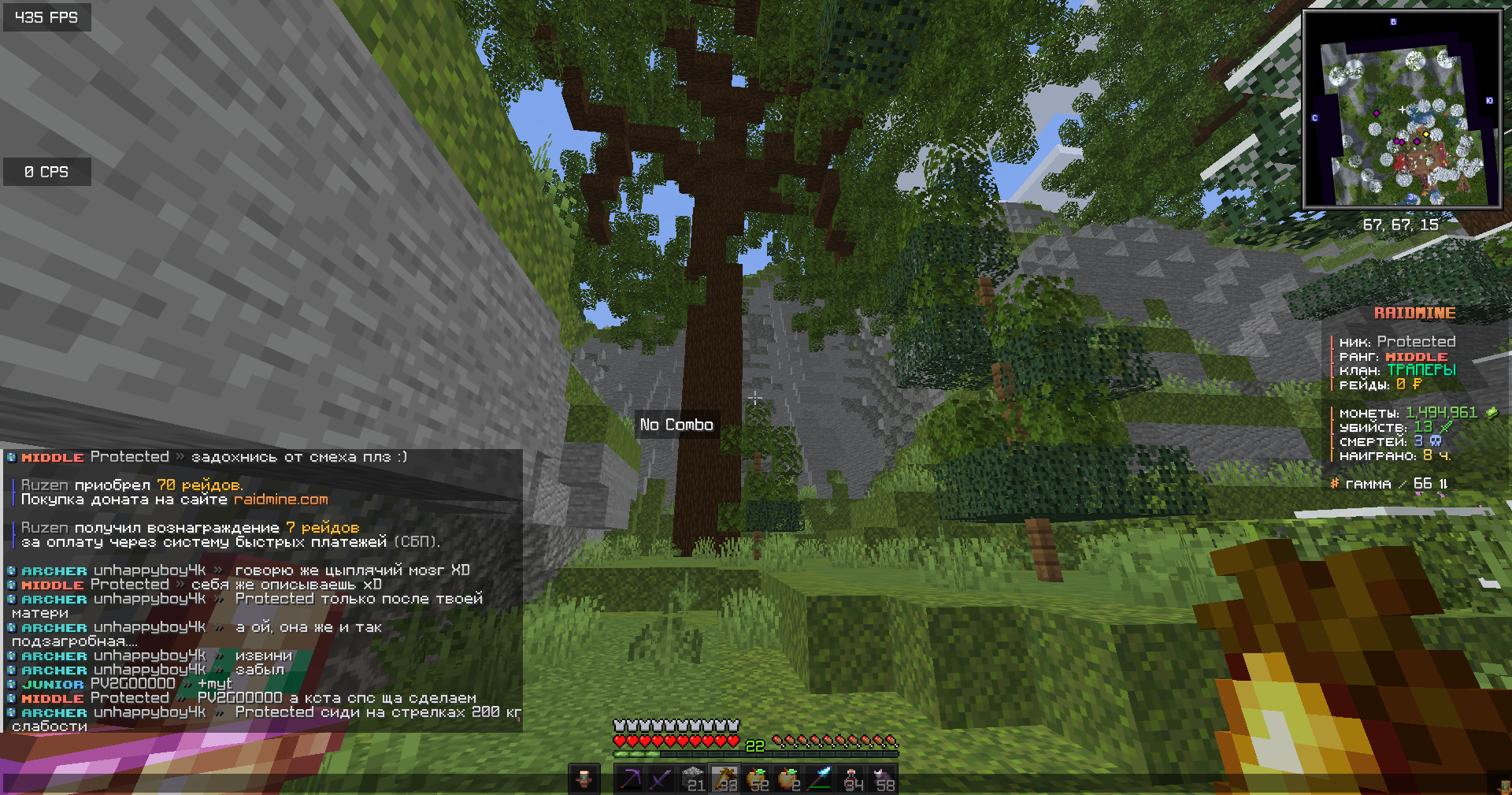Image resolution: width=1512 pixels, height=795 pixels.
Task: Click the No Combo status indicator
Action: [676, 424]
